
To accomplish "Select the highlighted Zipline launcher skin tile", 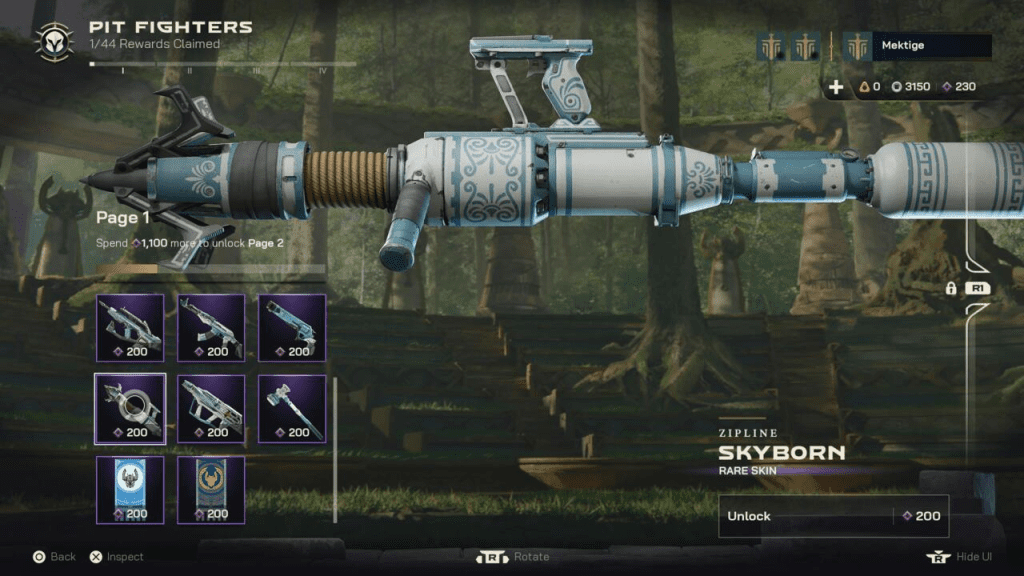I will 130,408.
